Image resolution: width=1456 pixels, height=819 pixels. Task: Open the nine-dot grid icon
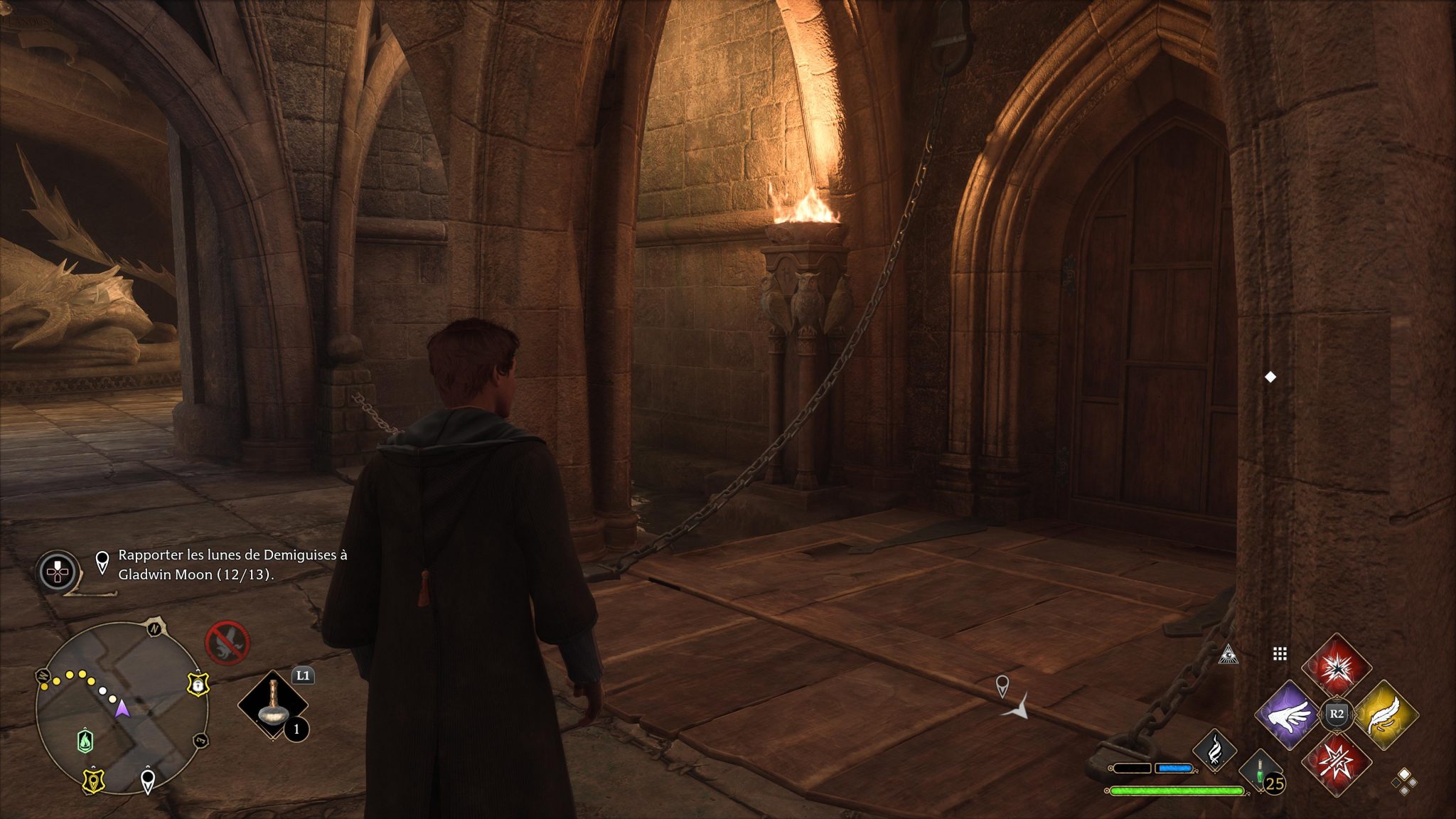coord(1280,653)
